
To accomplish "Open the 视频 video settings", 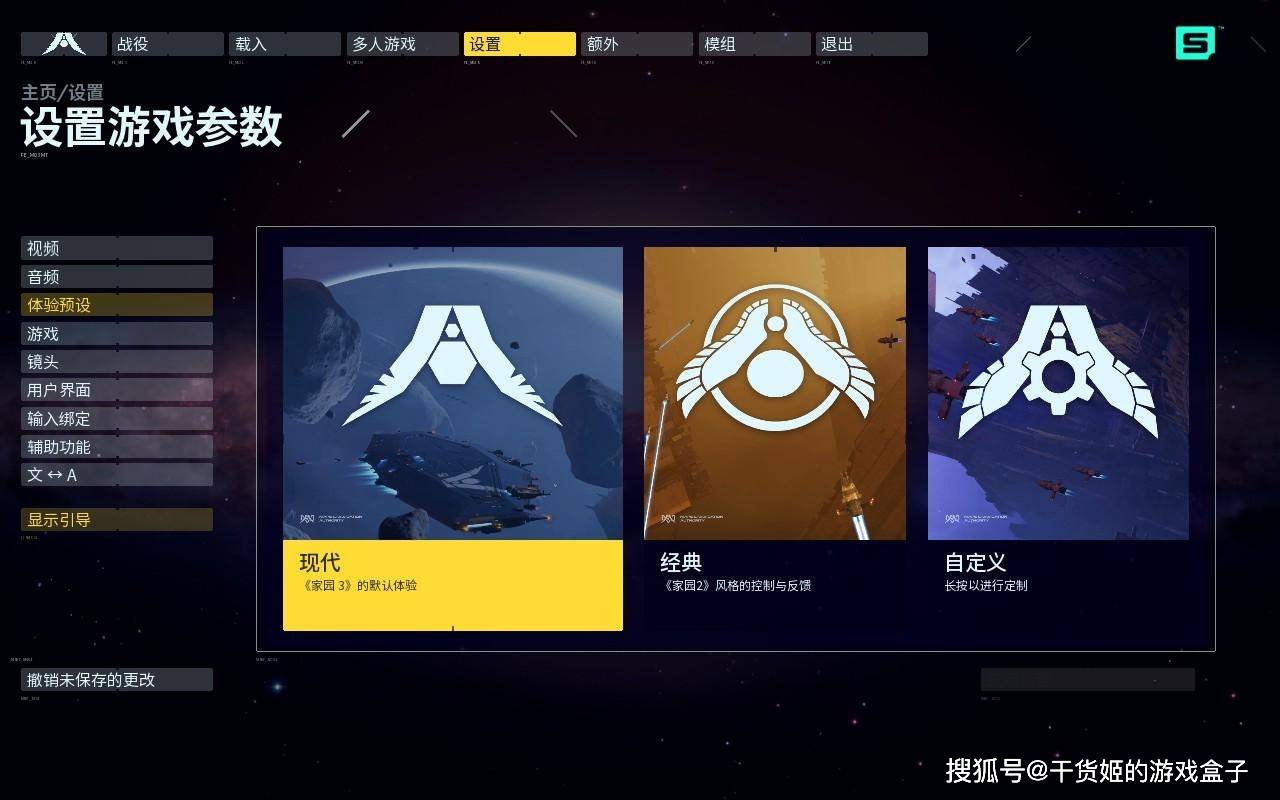I will (x=116, y=248).
